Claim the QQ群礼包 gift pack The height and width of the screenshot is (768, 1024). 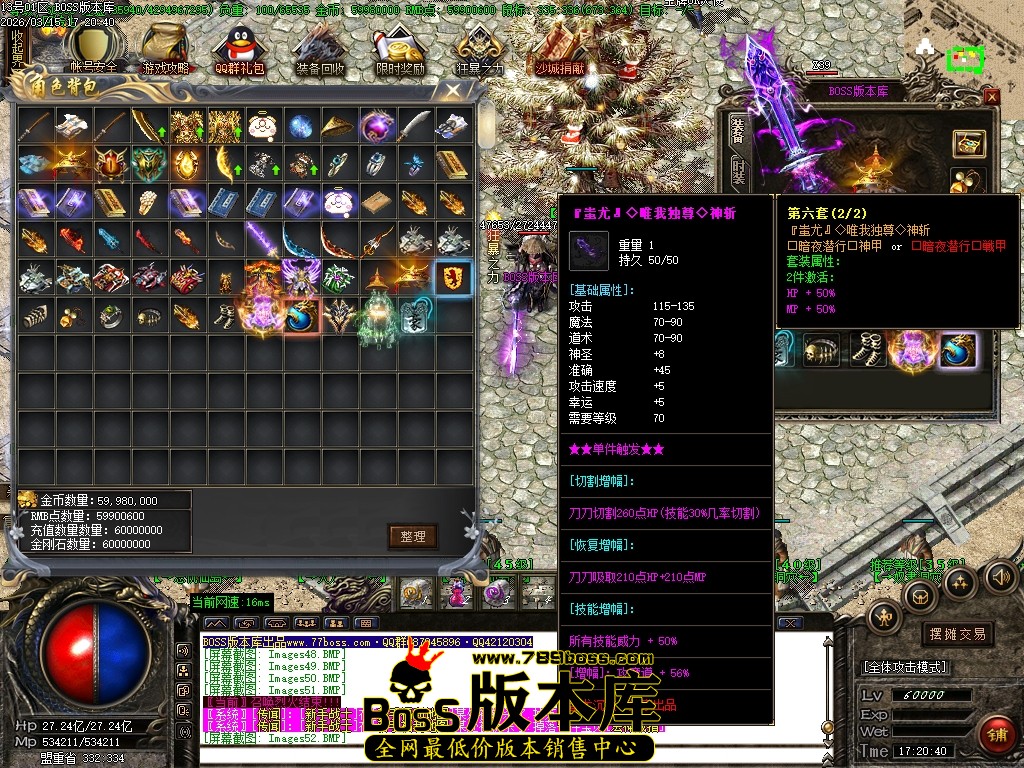click(240, 50)
